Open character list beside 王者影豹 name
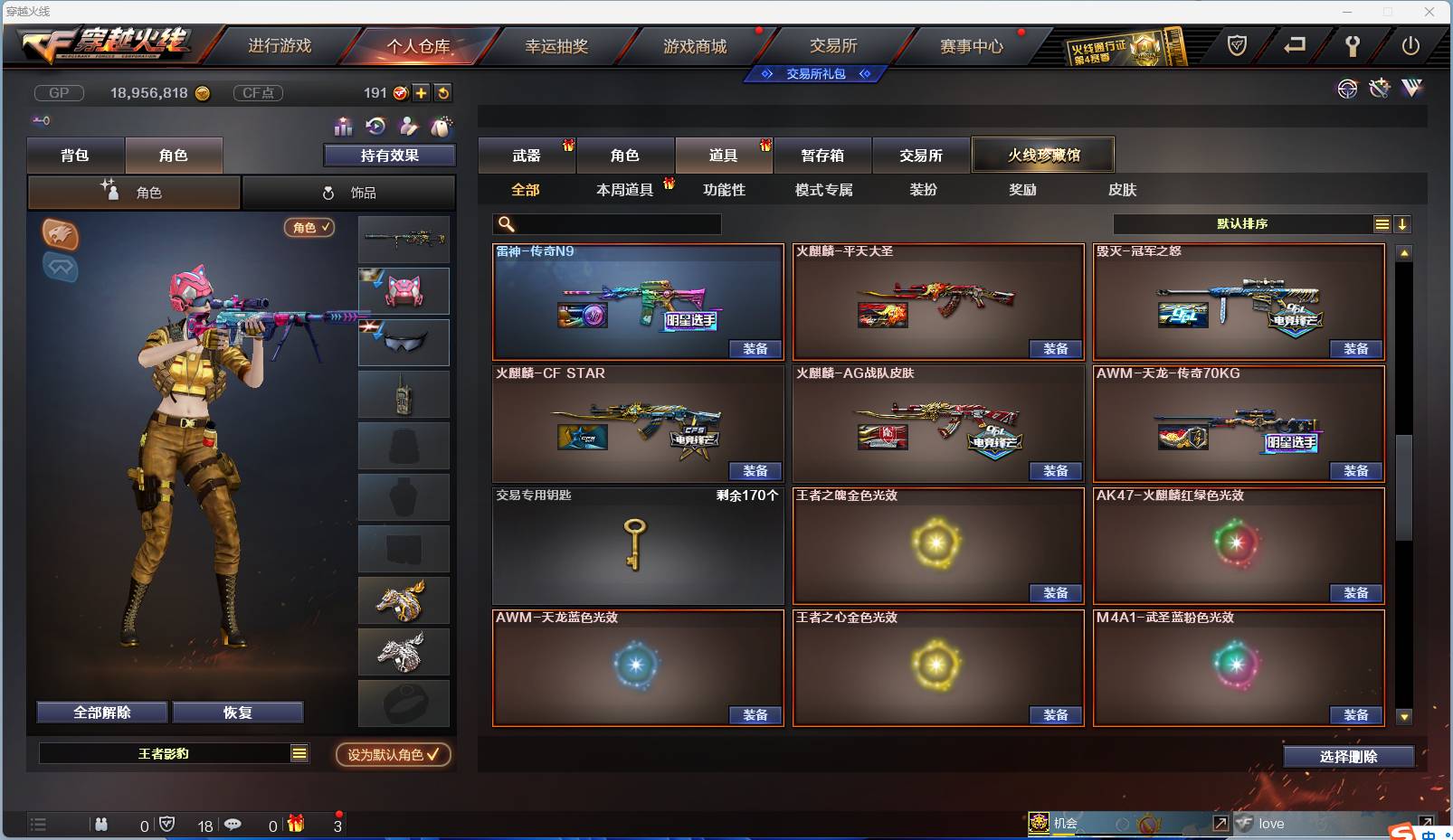Viewport: 1453px width, 840px height. tap(299, 752)
